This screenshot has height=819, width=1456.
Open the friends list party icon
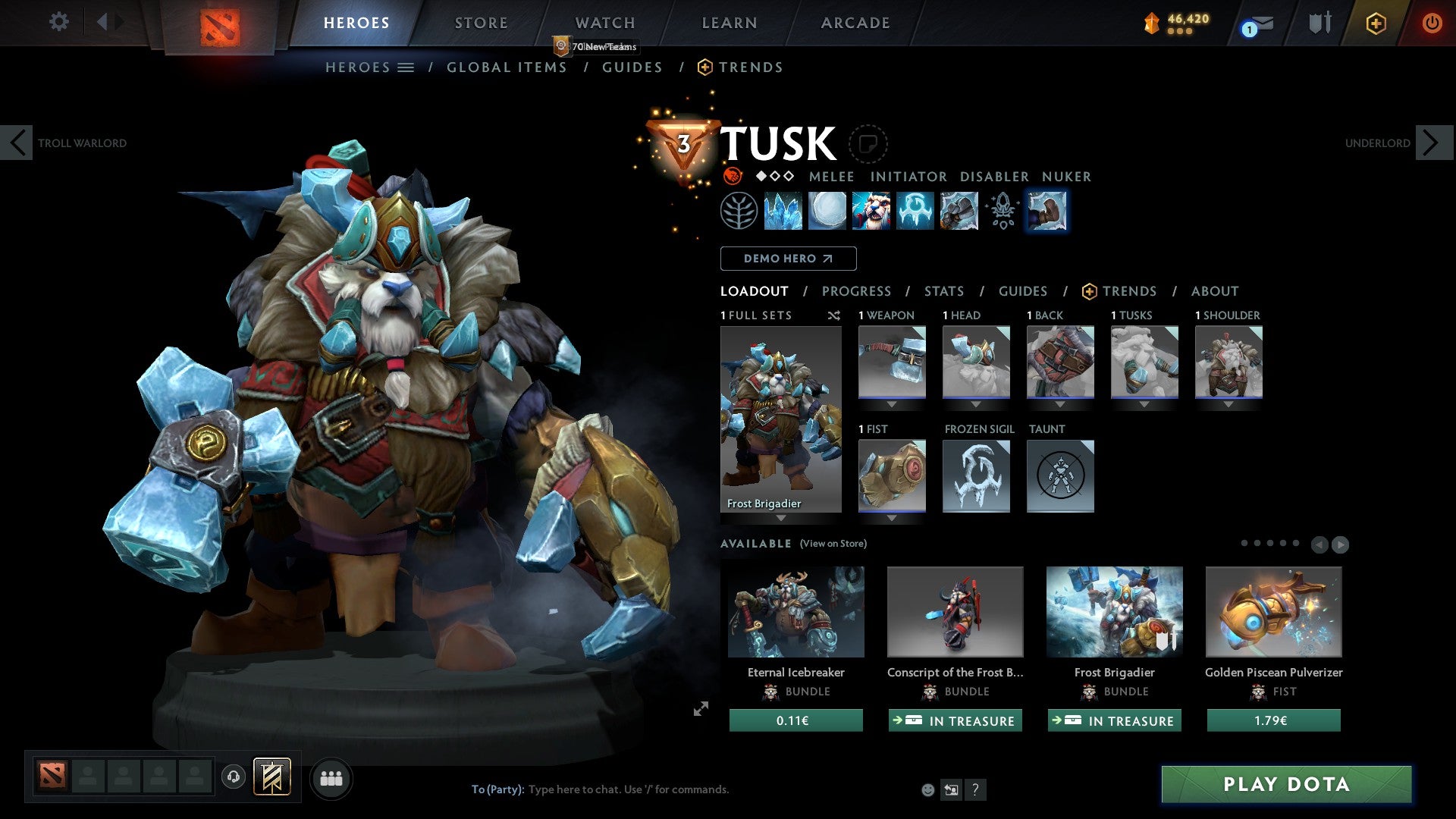(331, 777)
